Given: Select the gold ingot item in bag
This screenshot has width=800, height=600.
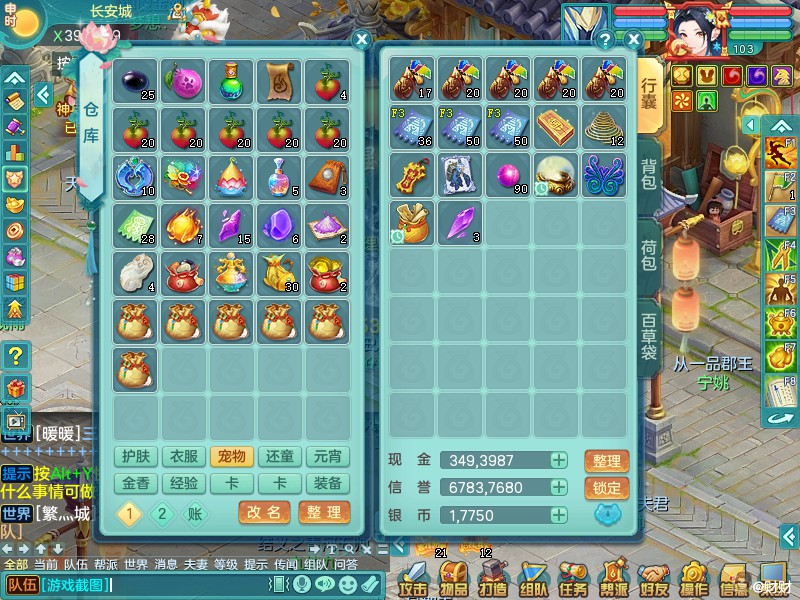Looking at the screenshot, I should click(557, 126).
